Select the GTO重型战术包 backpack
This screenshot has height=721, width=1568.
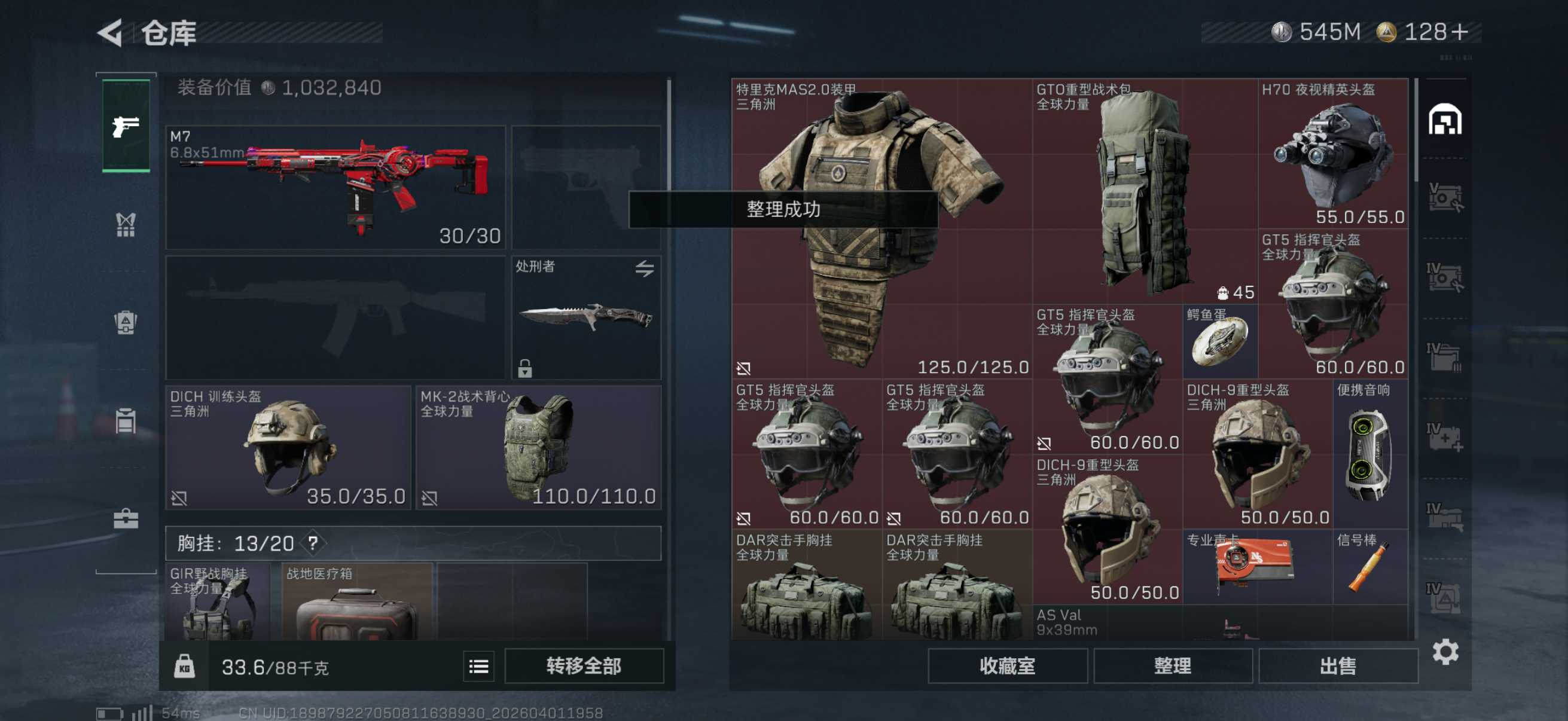click(1145, 191)
